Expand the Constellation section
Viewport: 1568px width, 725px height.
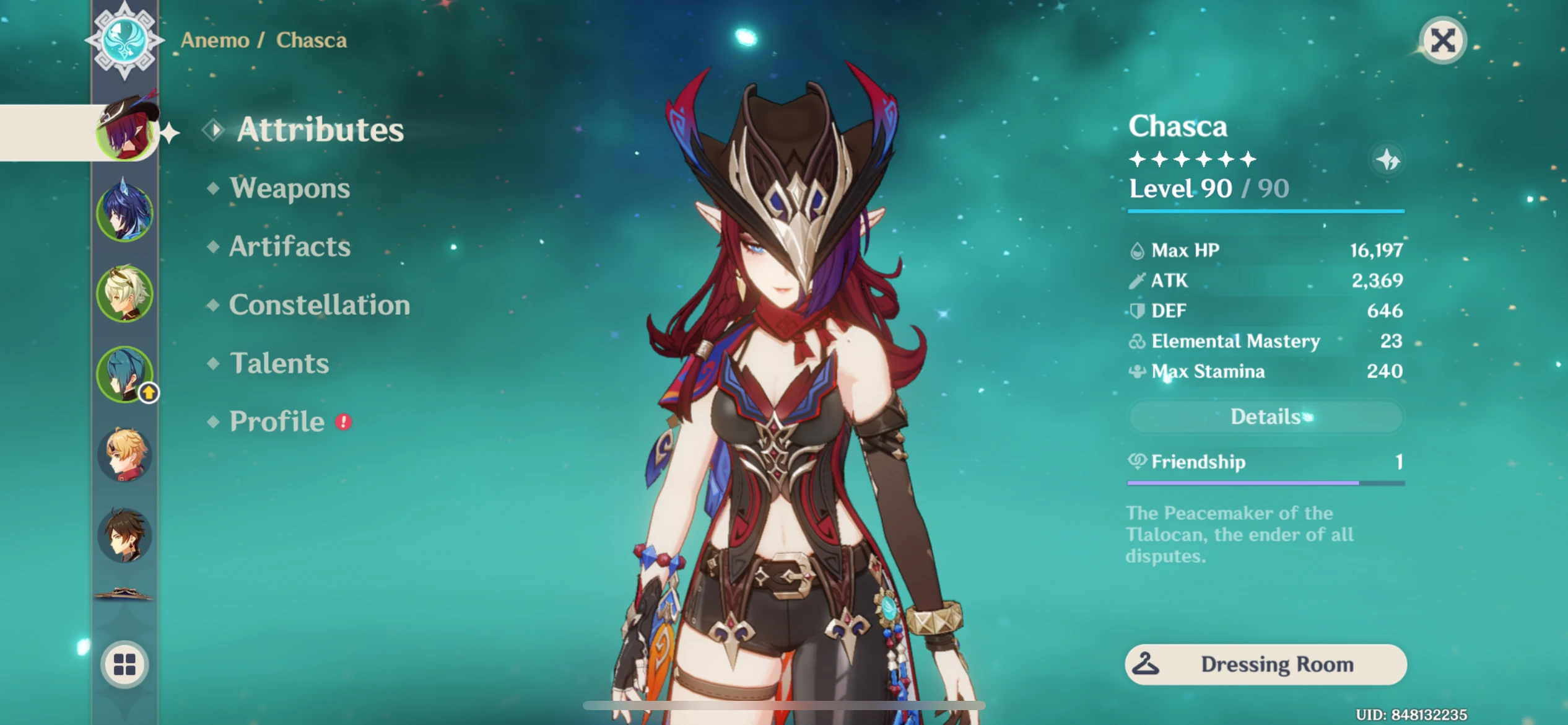point(319,305)
